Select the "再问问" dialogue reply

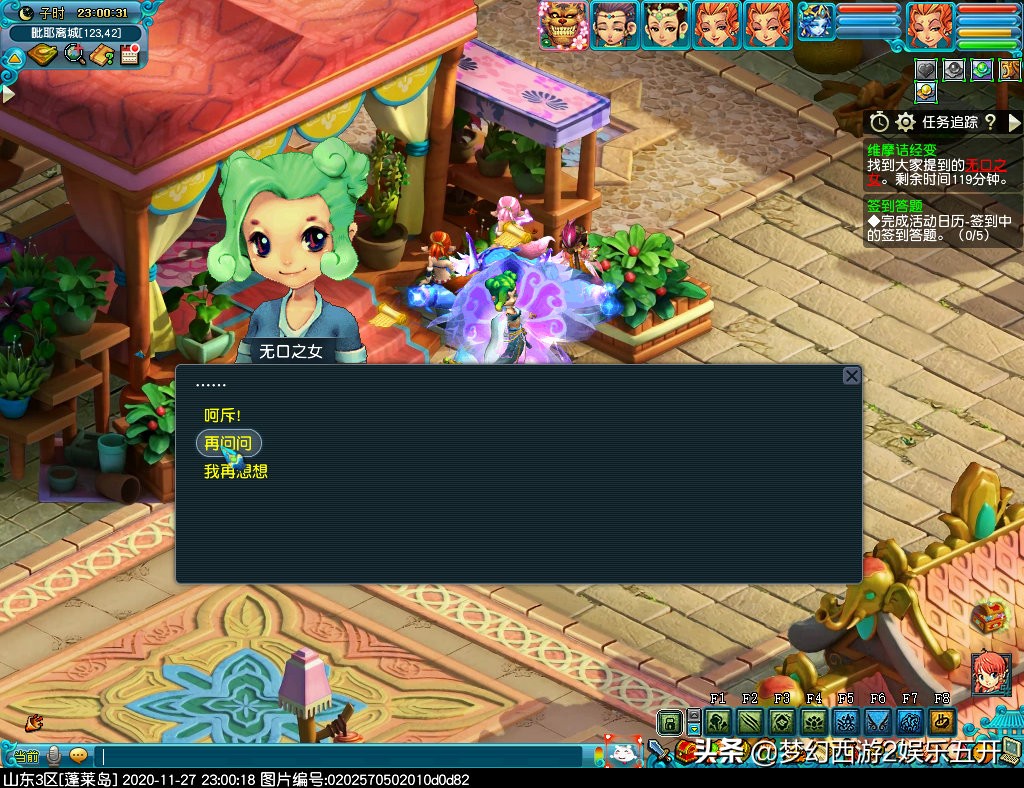click(x=228, y=443)
